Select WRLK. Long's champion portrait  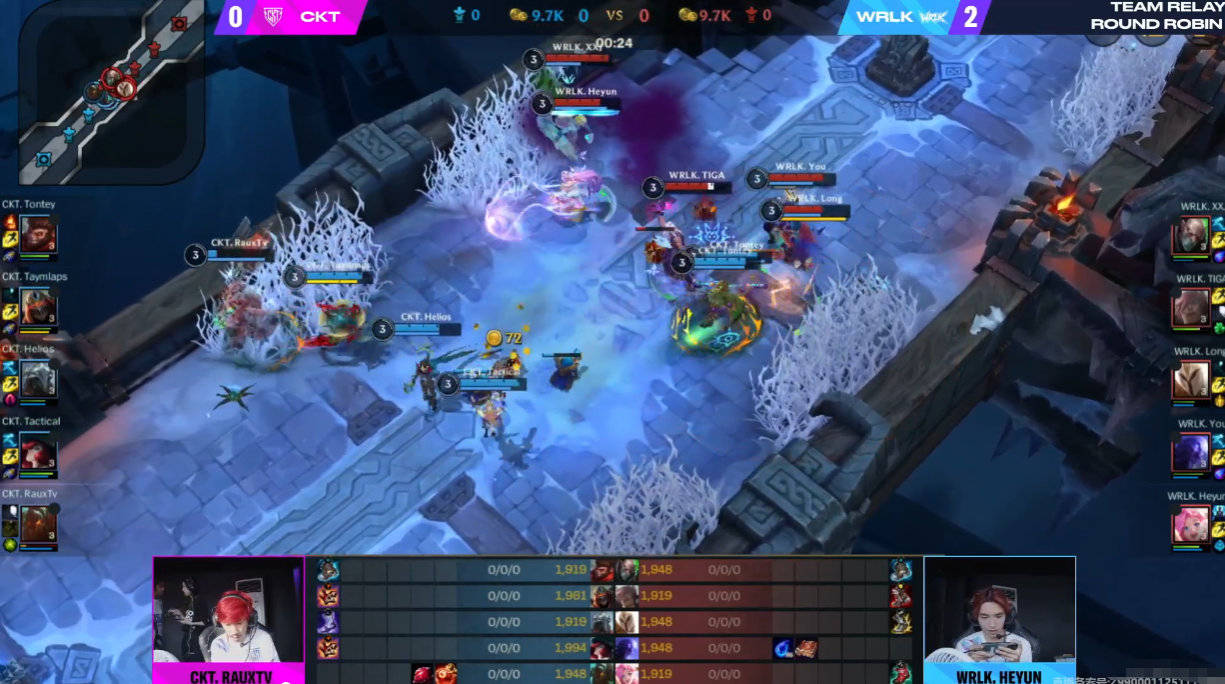pyautogui.click(x=1190, y=381)
